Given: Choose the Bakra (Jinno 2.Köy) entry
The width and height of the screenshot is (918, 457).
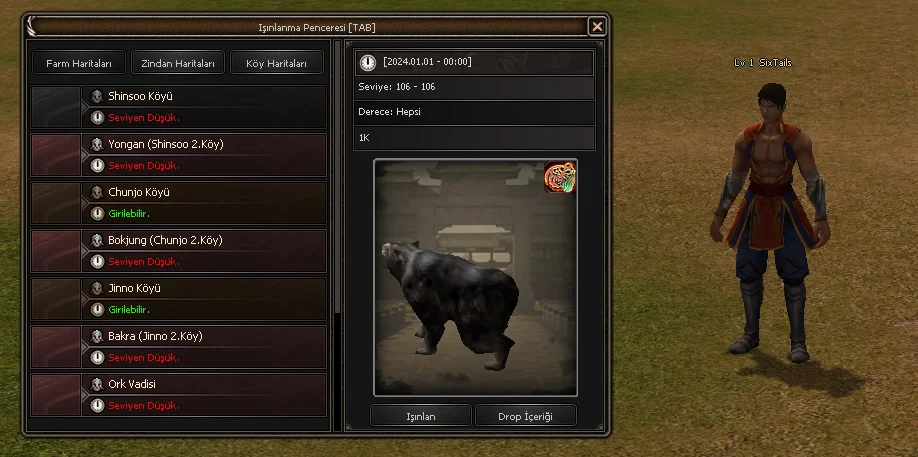Looking at the screenshot, I should click(180, 346).
